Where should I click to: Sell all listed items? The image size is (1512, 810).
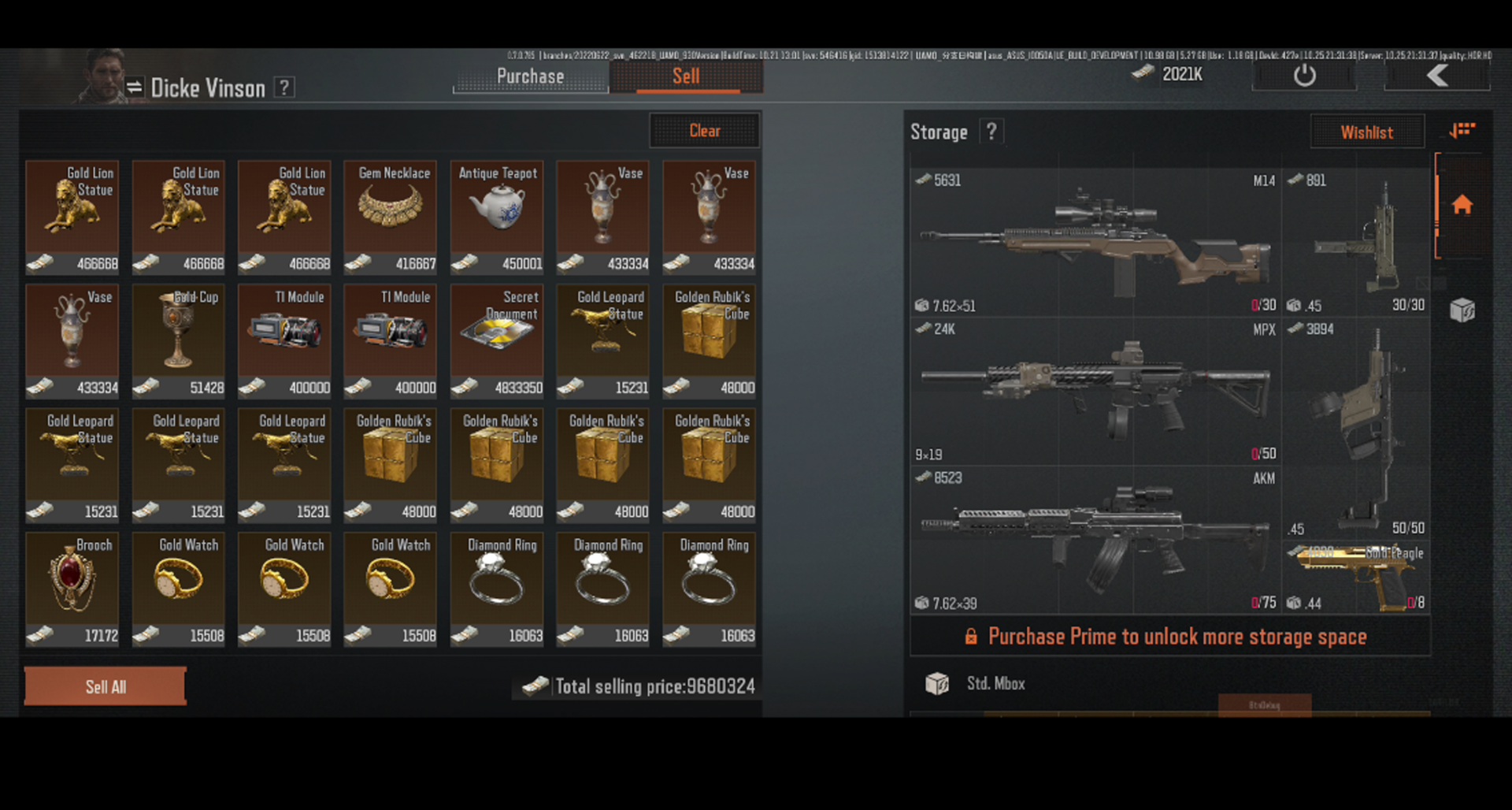pyautogui.click(x=106, y=686)
